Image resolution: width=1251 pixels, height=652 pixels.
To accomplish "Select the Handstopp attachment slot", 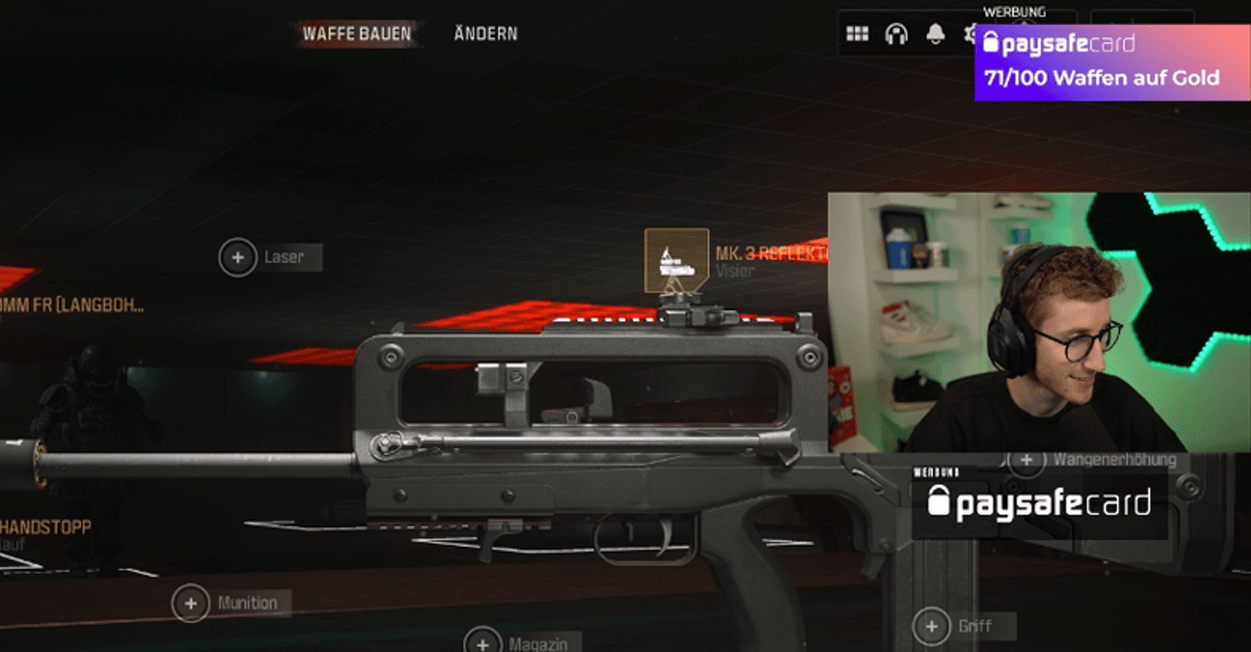I will pyautogui.click(x=47, y=527).
